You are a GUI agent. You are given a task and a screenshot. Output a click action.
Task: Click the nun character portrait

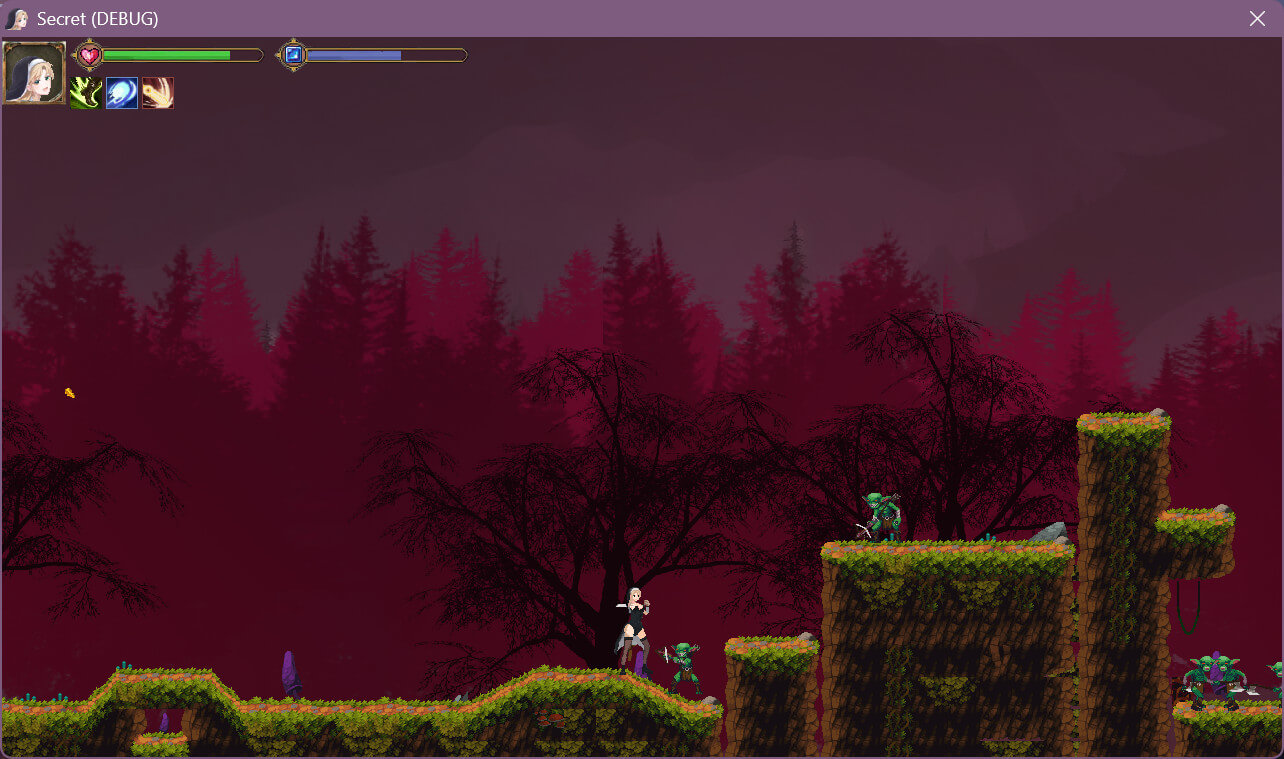coord(34,73)
